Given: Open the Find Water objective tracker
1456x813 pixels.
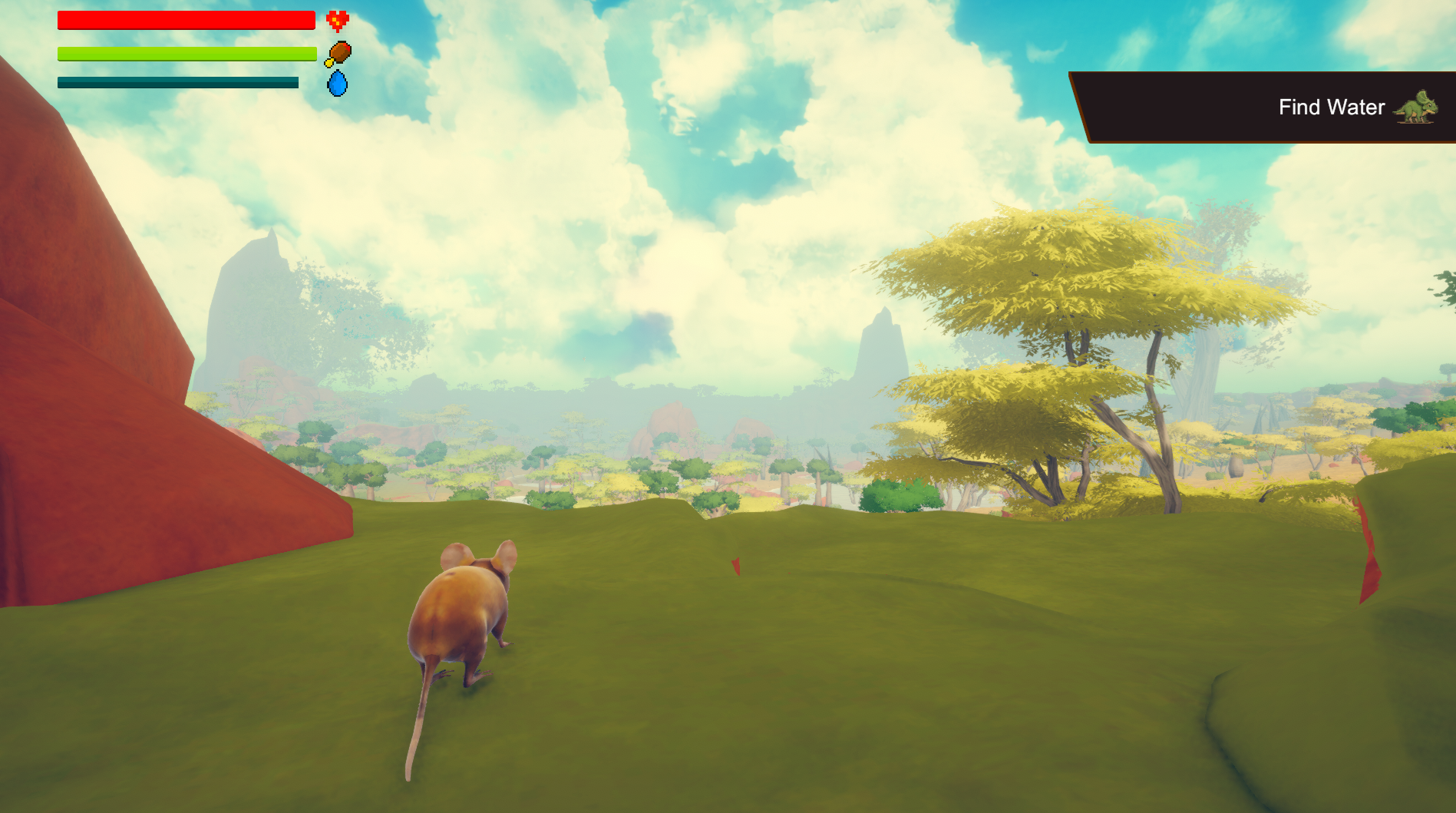Looking at the screenshot, I should pyautogui.click(x=1330, y=107).
